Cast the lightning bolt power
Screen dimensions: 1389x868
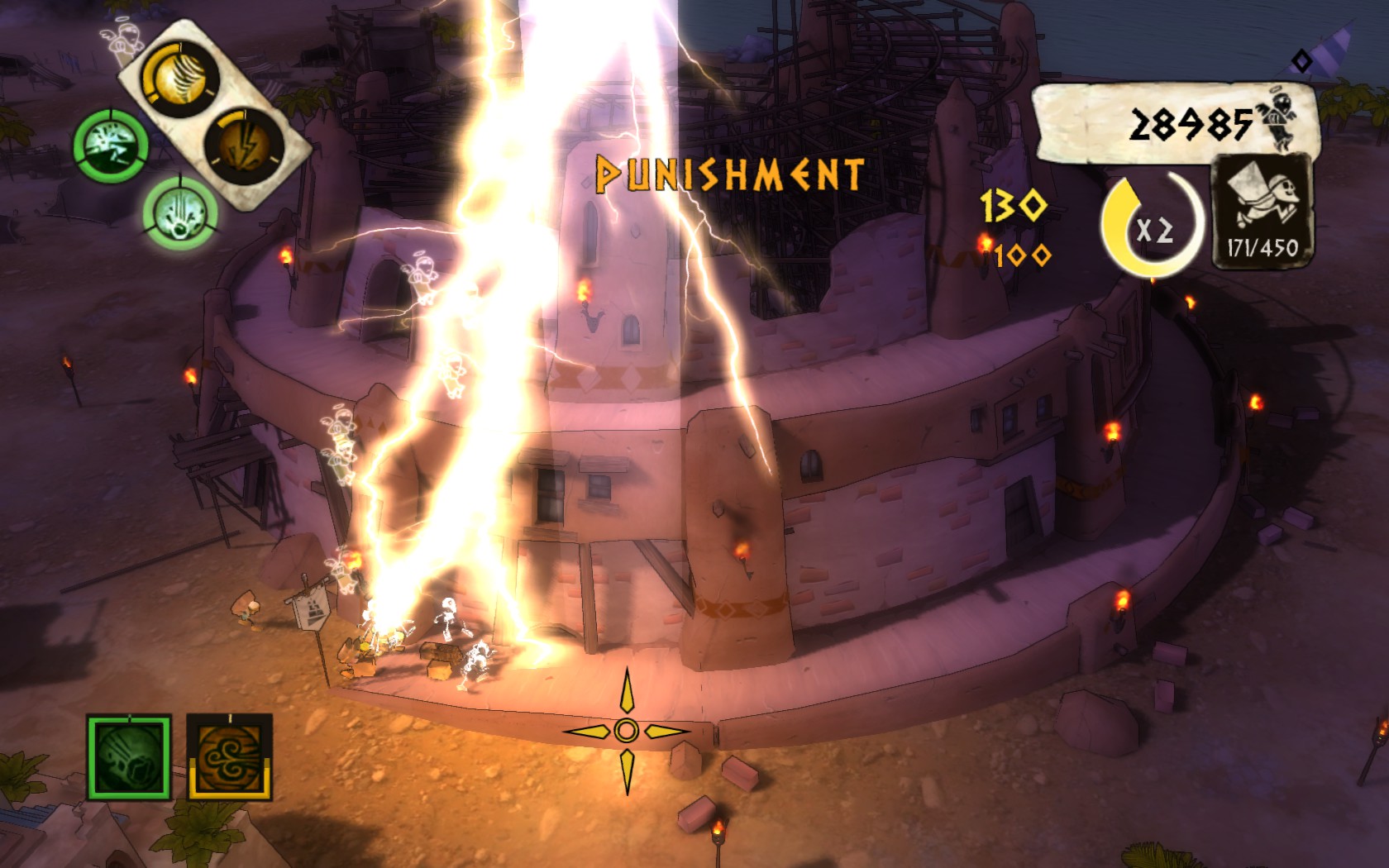245,147
